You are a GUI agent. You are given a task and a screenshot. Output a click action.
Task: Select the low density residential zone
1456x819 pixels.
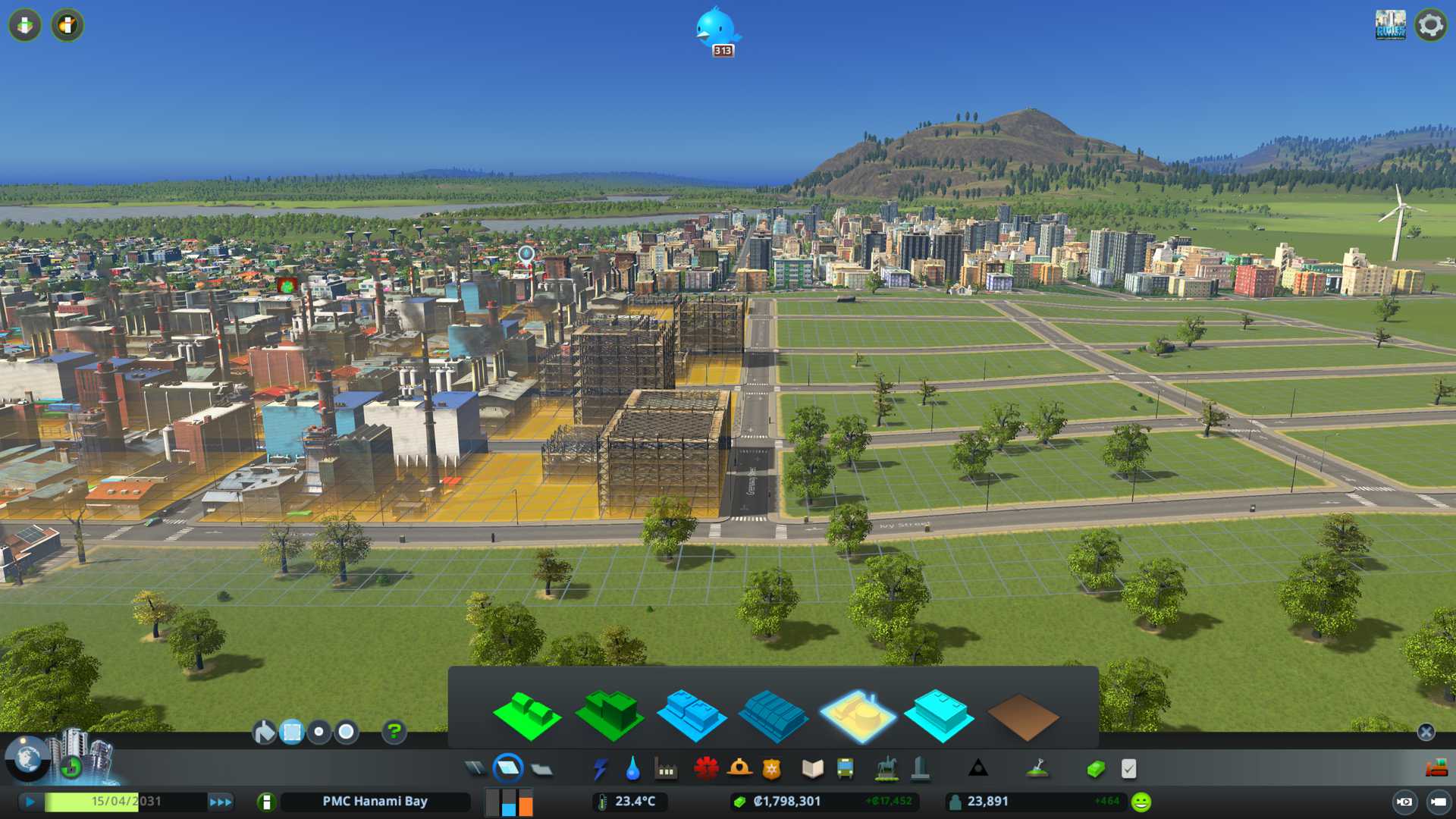527,715
